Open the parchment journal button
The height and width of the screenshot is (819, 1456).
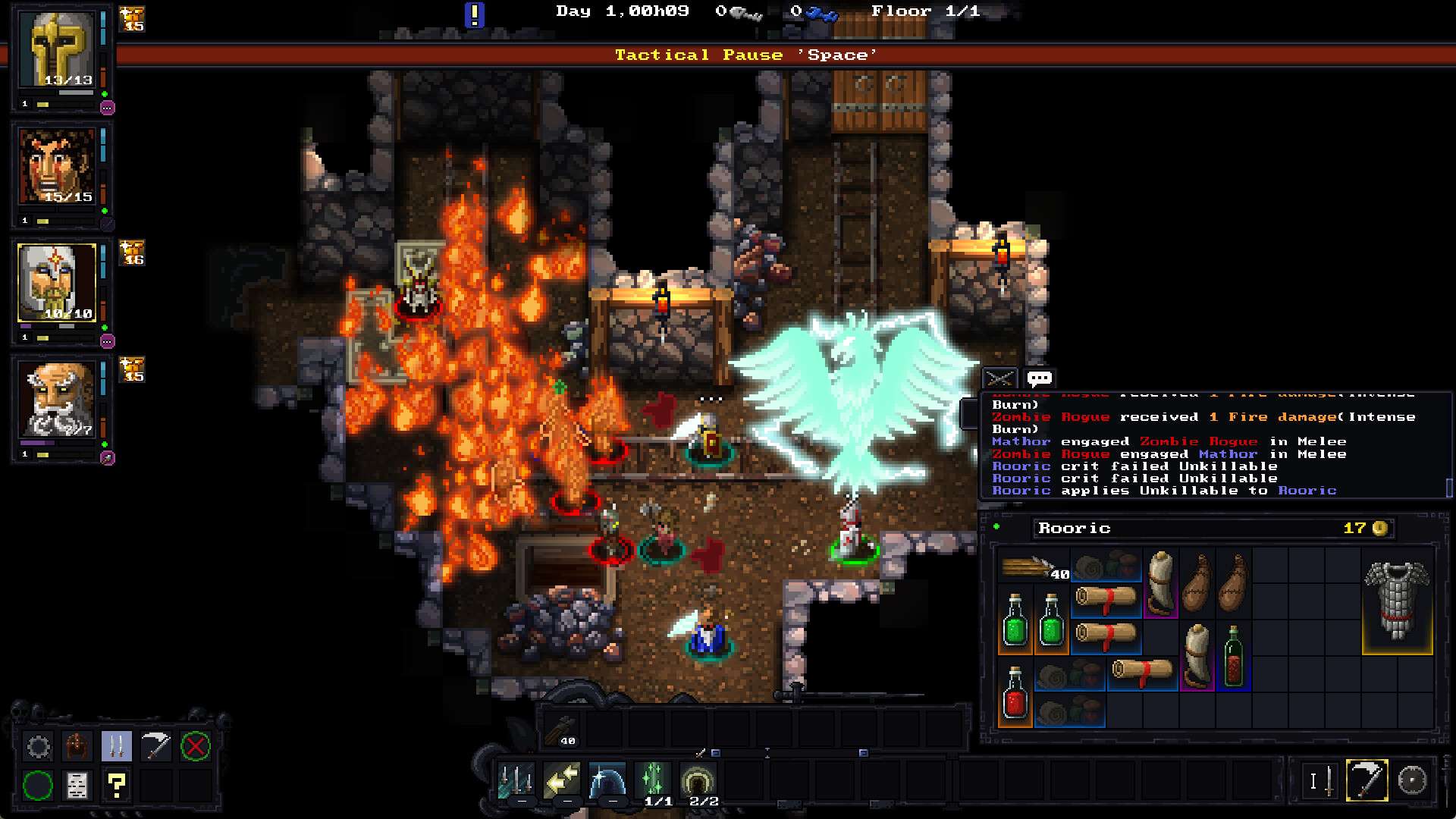[x=77, y=785]
